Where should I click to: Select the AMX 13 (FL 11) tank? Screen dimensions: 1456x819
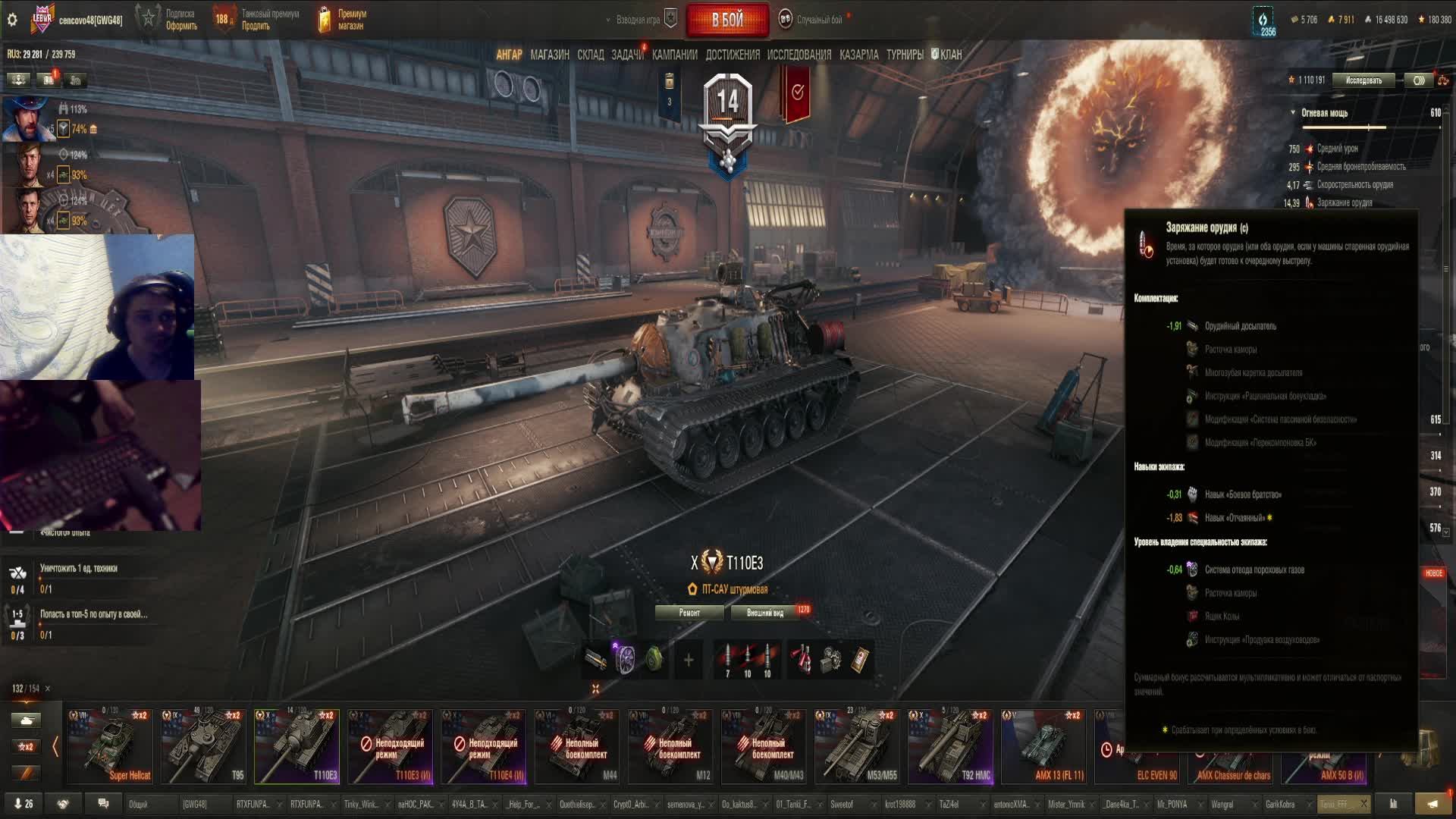click(x=1043, y=746)
